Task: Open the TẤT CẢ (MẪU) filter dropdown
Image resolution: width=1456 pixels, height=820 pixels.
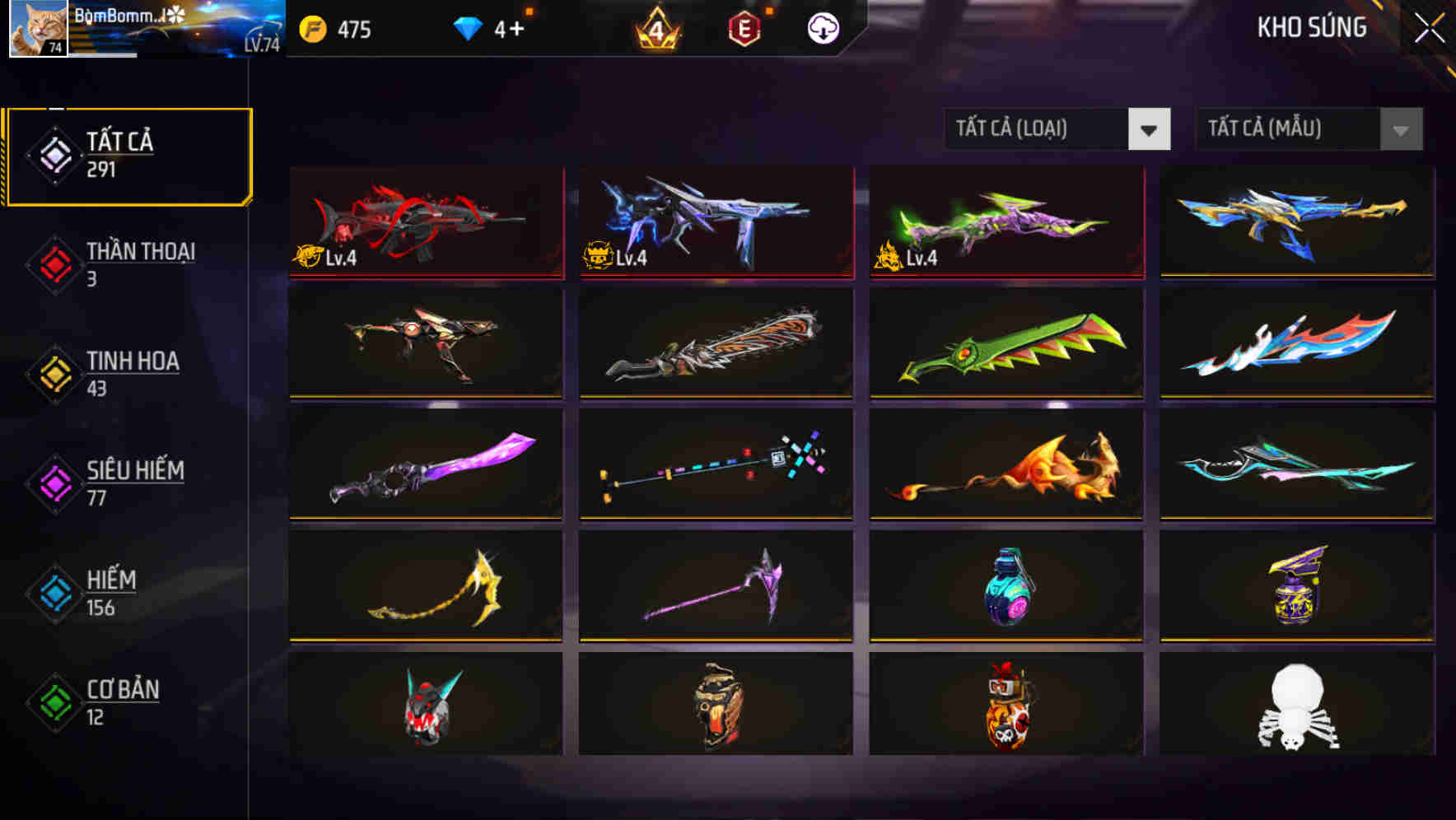Action: [1285, 128]
